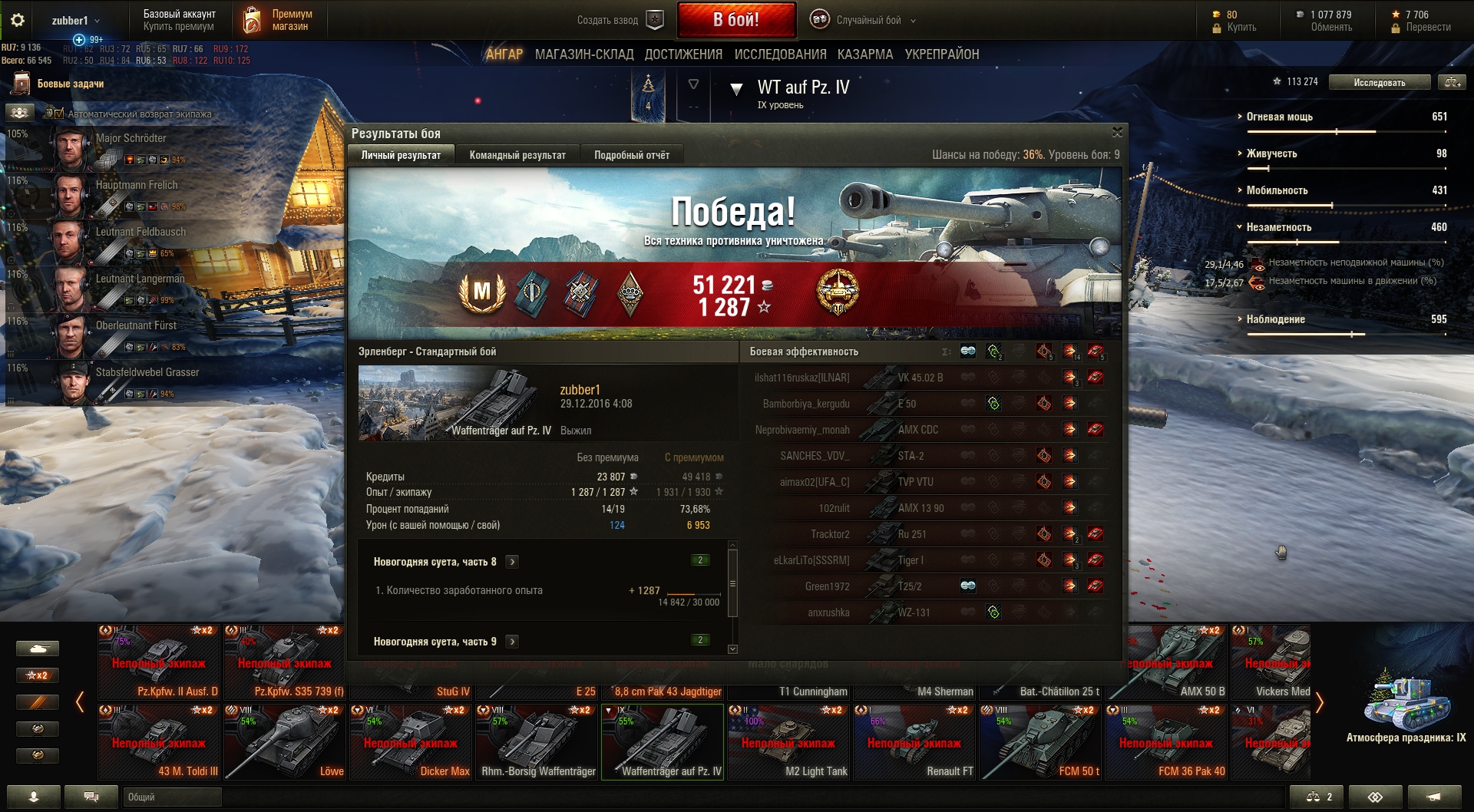Close the battle results window
Image resolution: width=1474 pixels, height=812 pixels.
[1117, 132]
